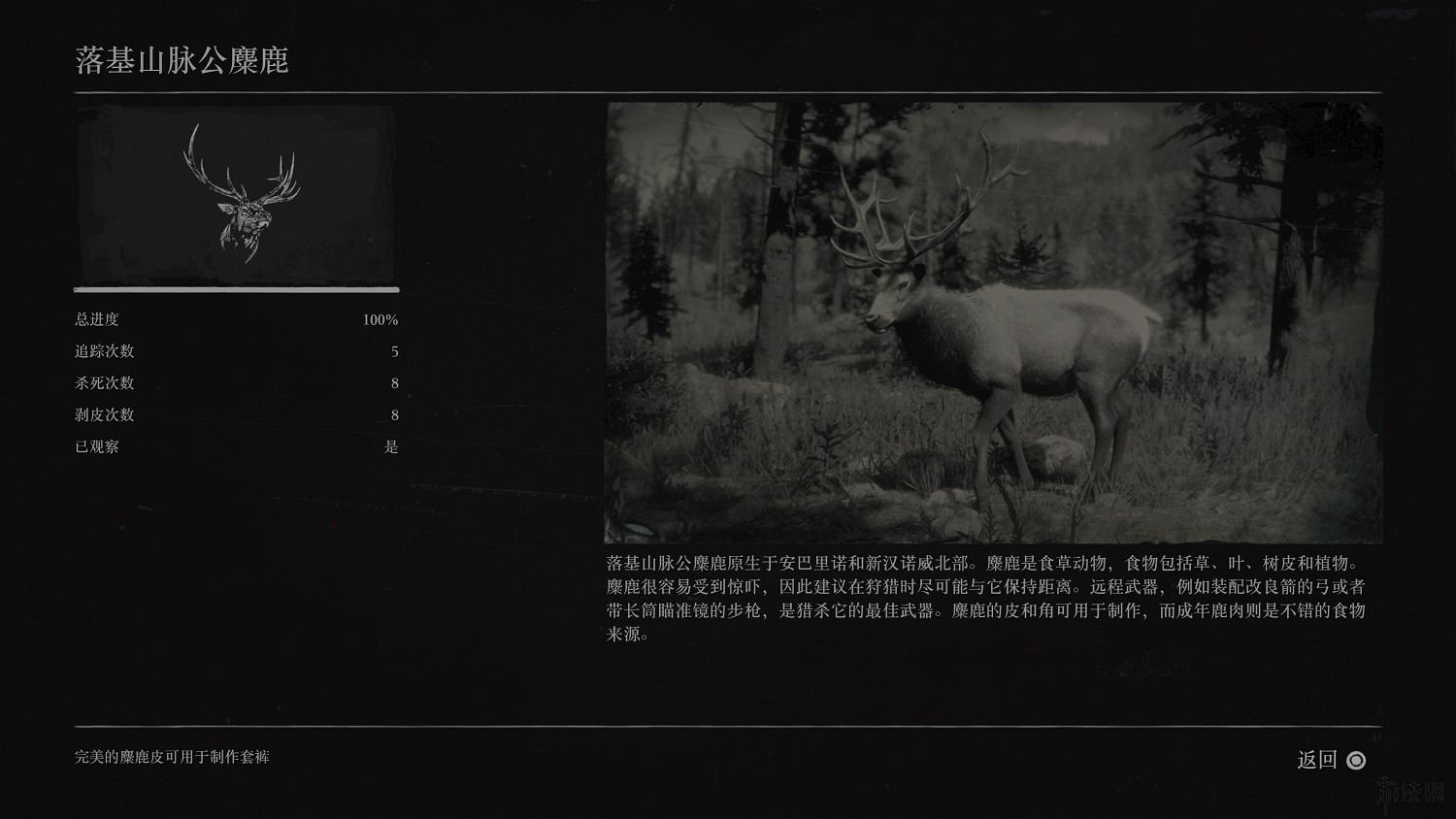Image resolution: width=1456 pixels, height=819 pixels.
Task: Expand the 杀死次数 kills entry
Action: 107,383
